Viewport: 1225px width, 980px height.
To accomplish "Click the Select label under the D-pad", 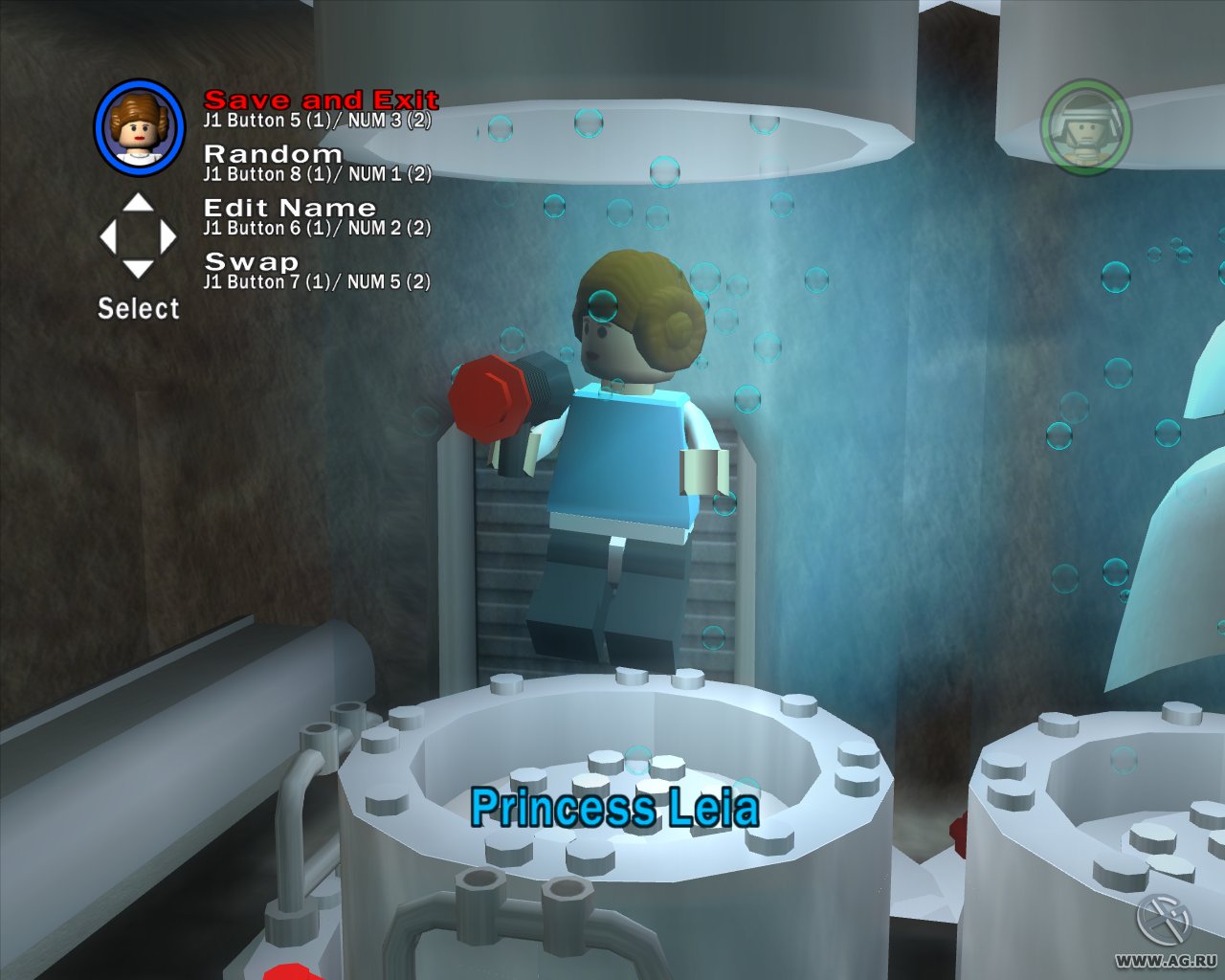I will pyautogui.click(x=140, y=308).
